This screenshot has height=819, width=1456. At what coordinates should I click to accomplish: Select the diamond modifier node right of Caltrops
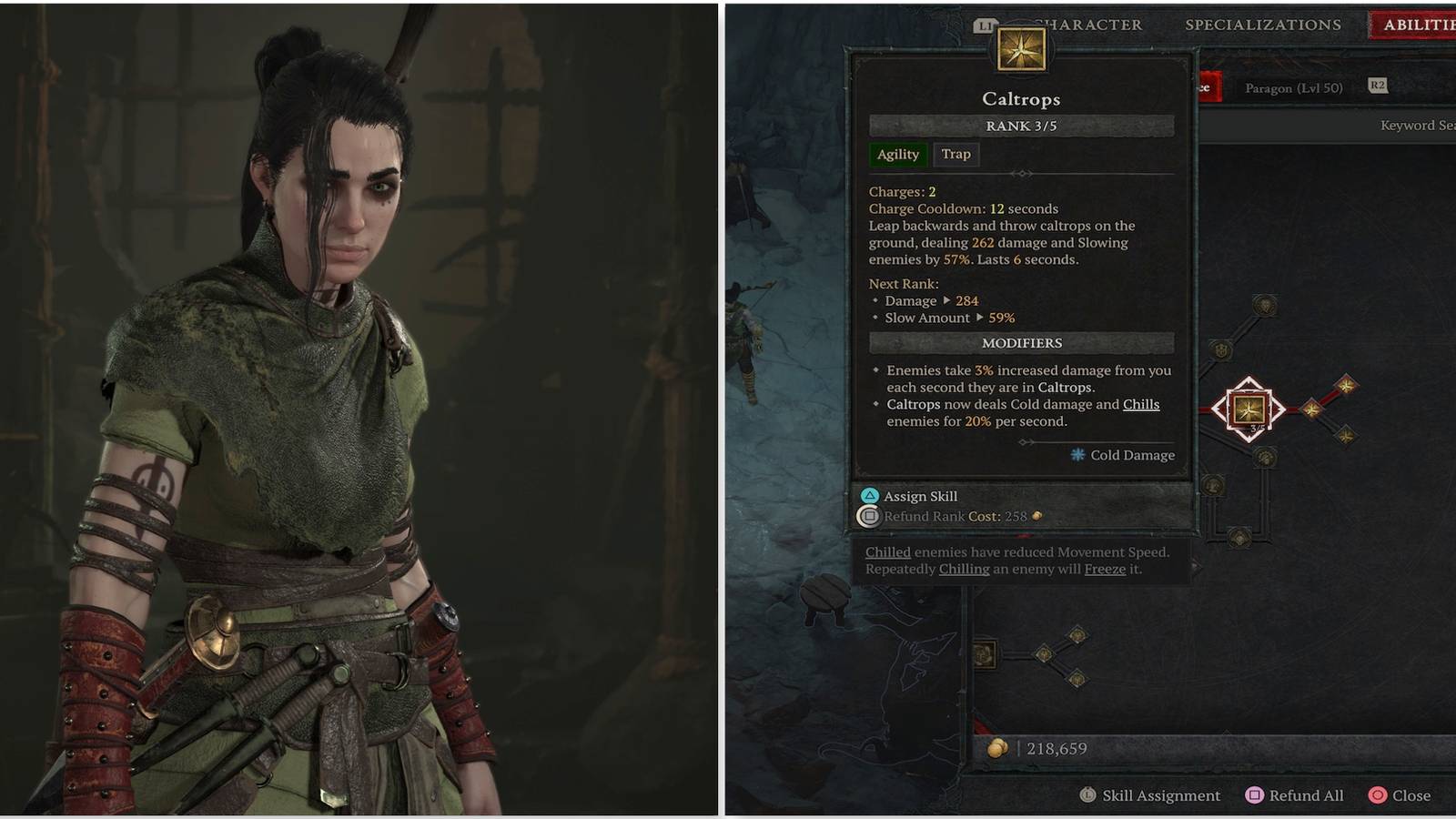(x=1313, y=409)
